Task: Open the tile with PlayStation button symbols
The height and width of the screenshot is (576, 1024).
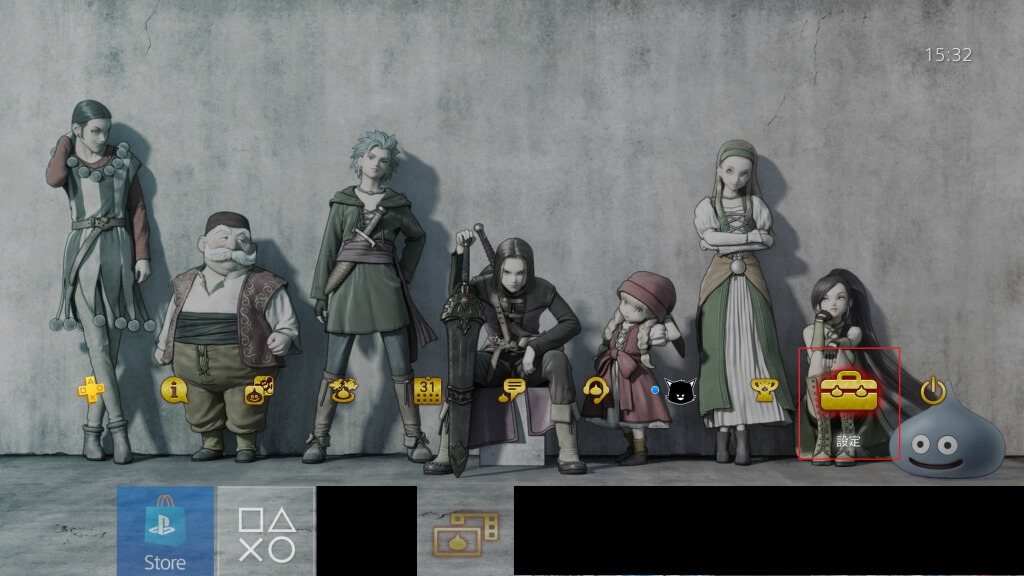Action: [266, 531]
